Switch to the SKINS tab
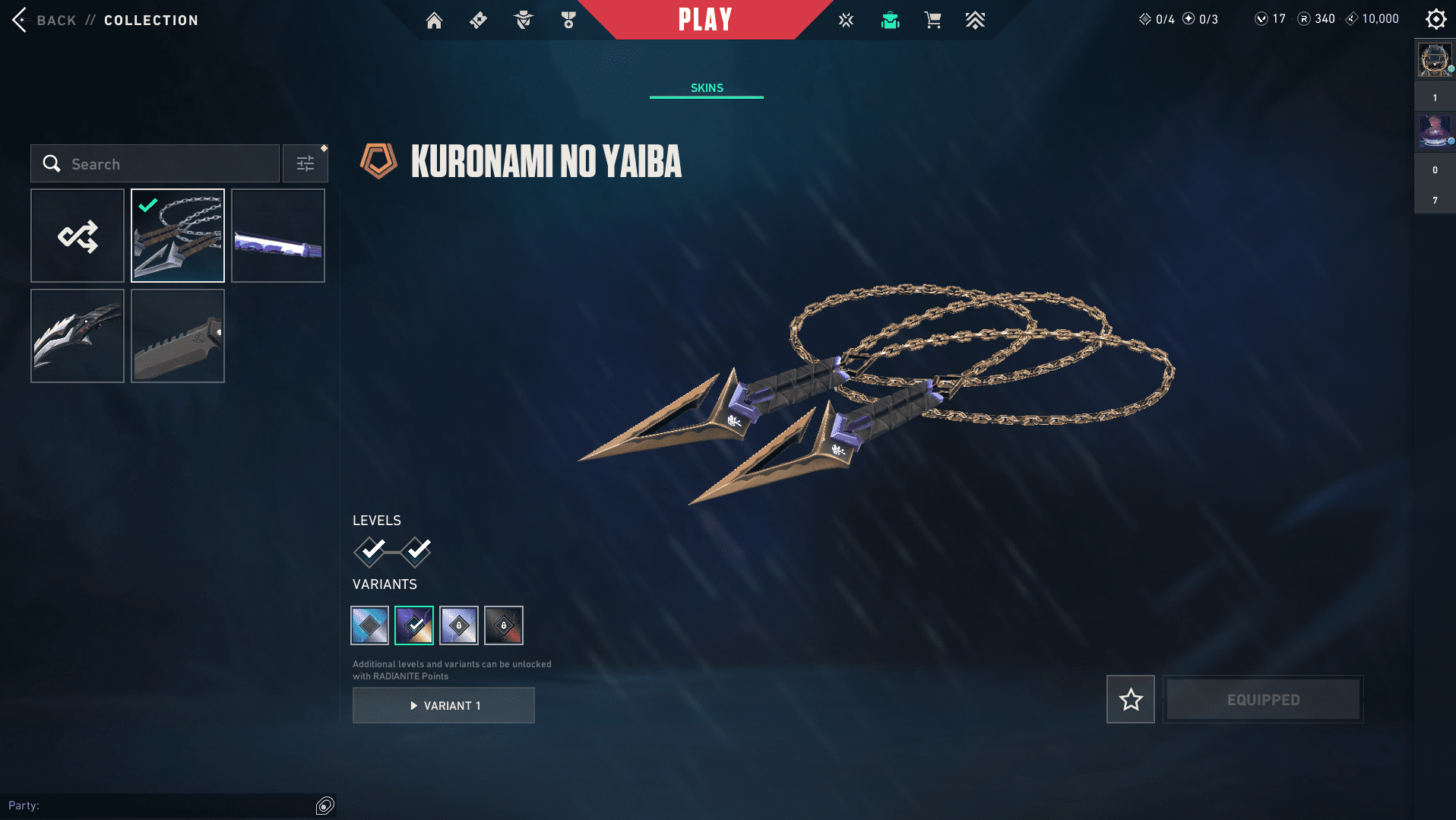This screenshot has width=1456, height=820. tap(706, 87)
